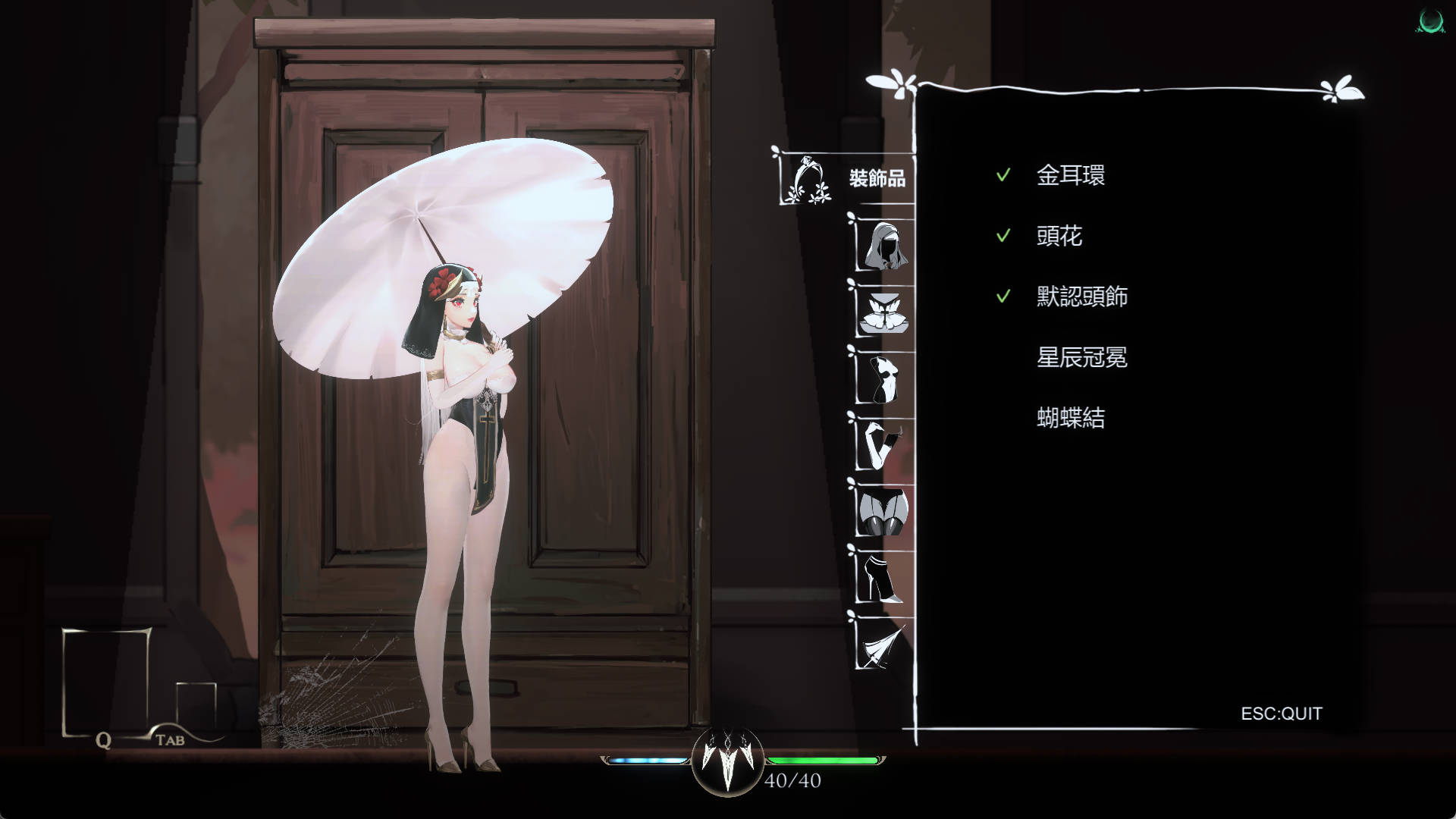The height and width of the screenshot is (819, 1456).
Task: Open the 裝飾品 accessories category tab
Action: tap(809, 180)
